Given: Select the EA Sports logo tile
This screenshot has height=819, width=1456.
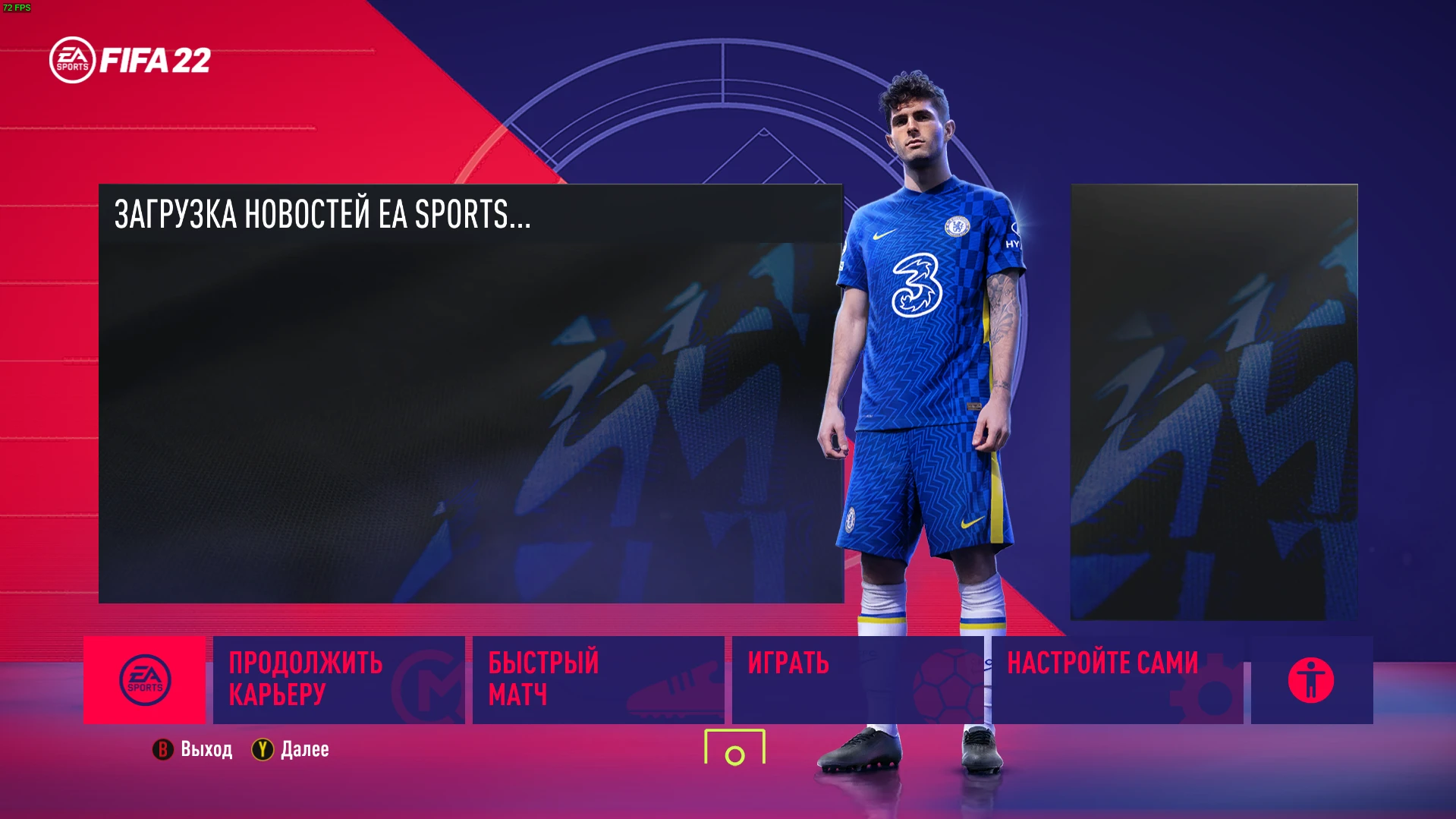Looking at the screenshot, I should (146, 679).
